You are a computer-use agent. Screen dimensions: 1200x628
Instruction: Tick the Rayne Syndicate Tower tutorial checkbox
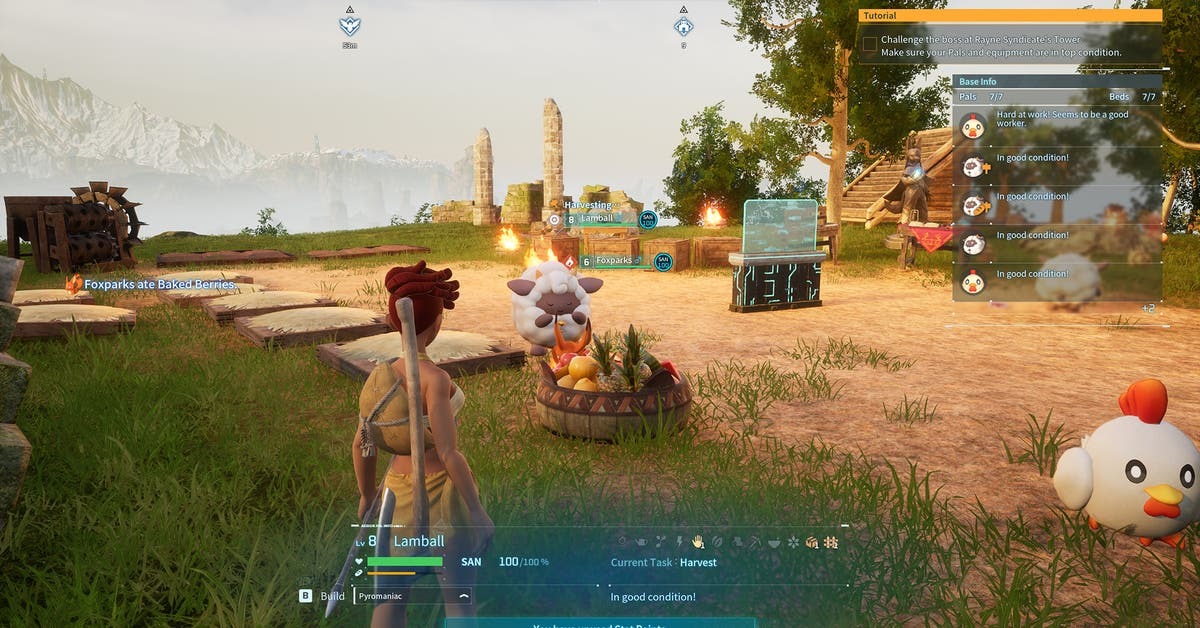tap(870, 44)
